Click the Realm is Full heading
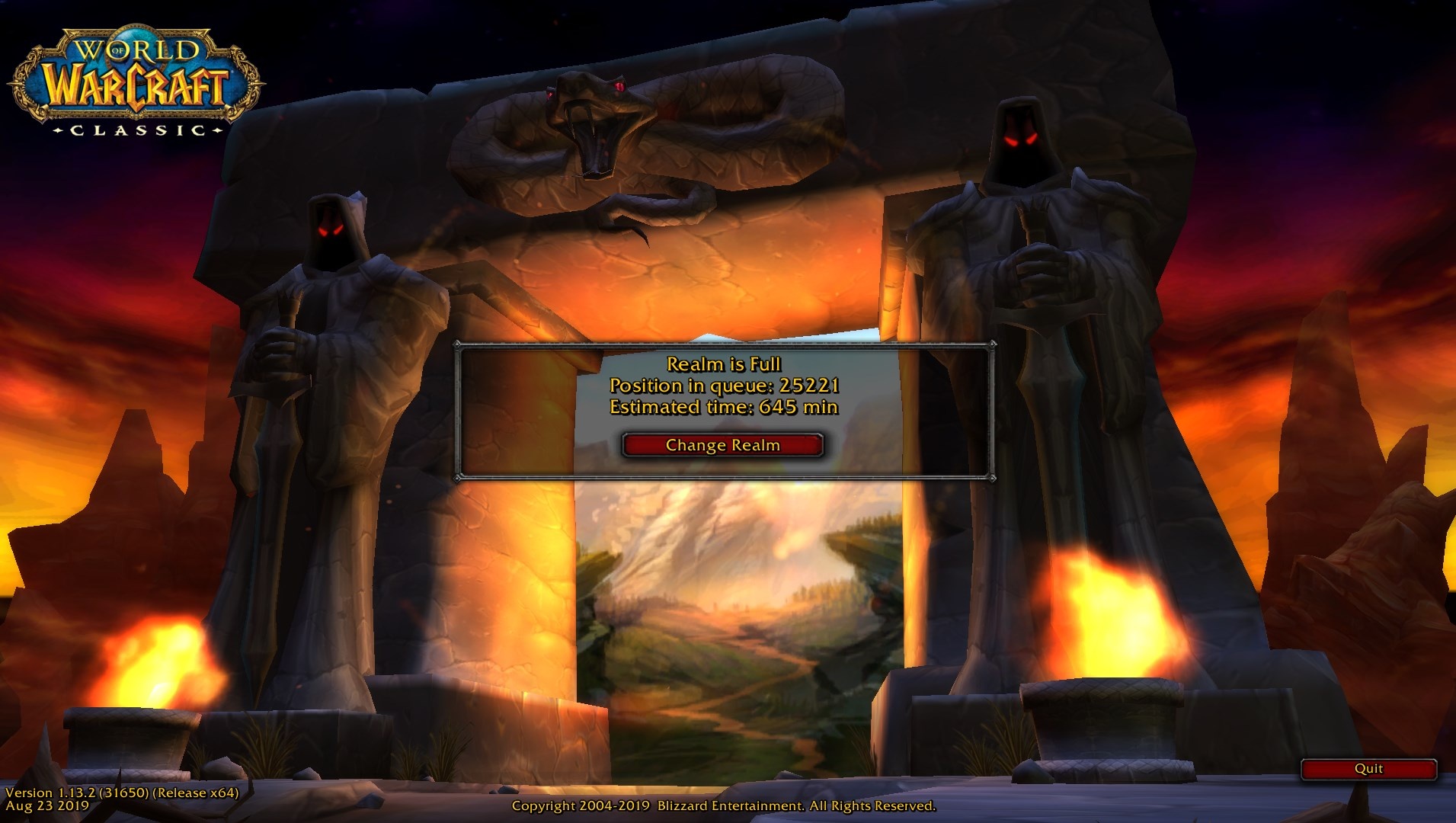The width and height of the screenshot is (1456, 823). pyautogui.click(x=723, y=364)
